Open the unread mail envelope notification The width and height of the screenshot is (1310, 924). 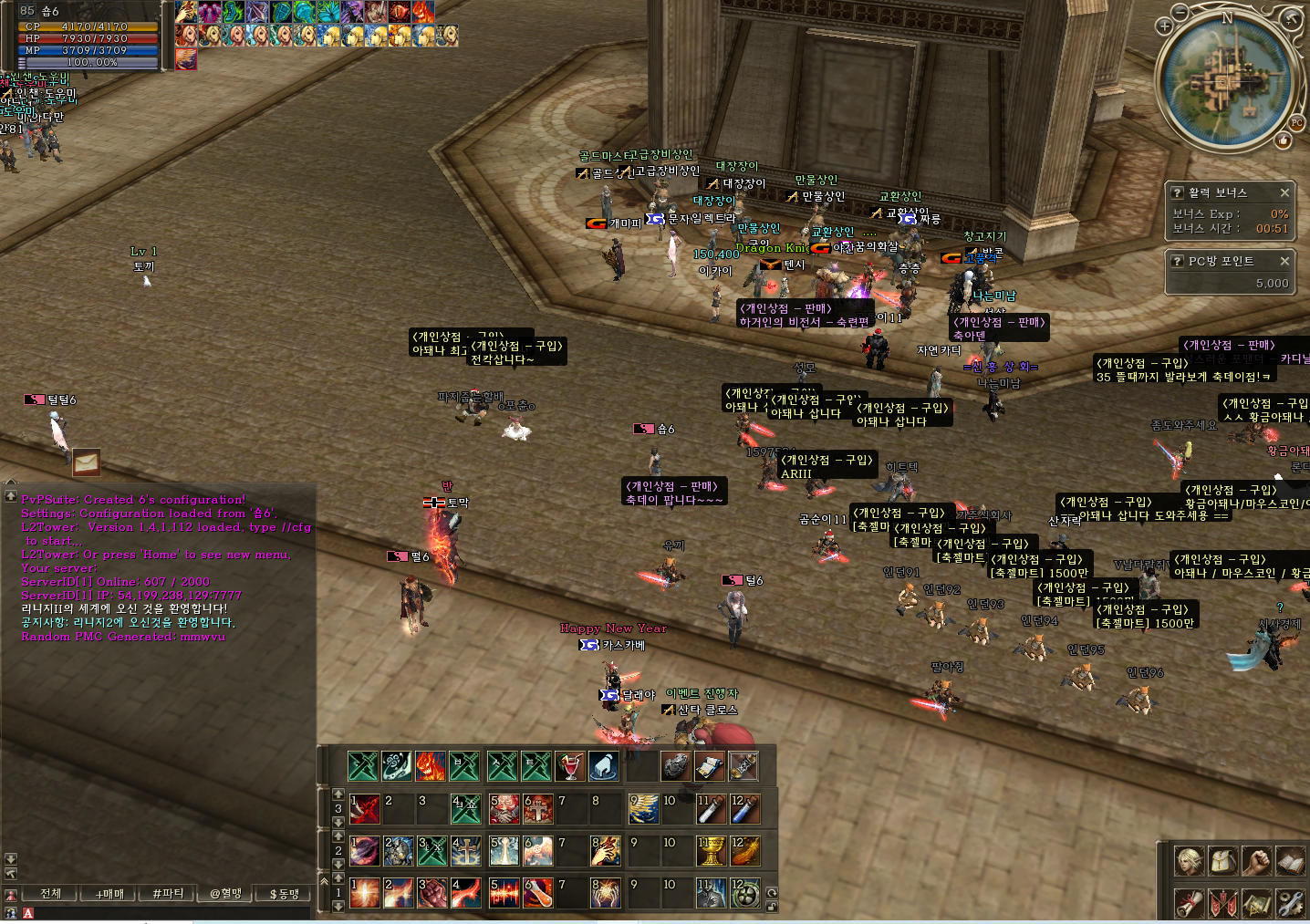click(x=86, y=462)
